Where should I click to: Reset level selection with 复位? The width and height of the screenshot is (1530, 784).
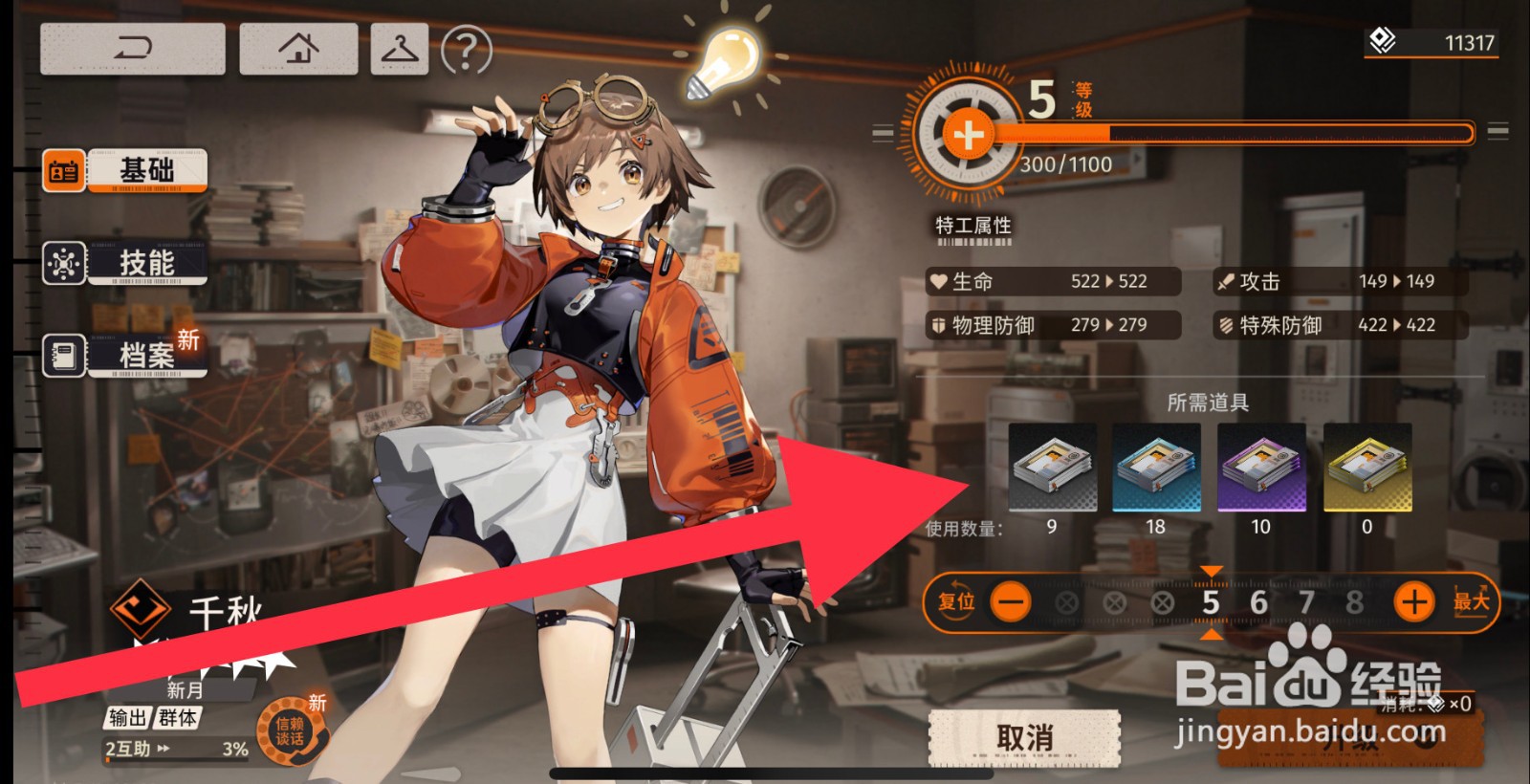[x=955, y=602]
